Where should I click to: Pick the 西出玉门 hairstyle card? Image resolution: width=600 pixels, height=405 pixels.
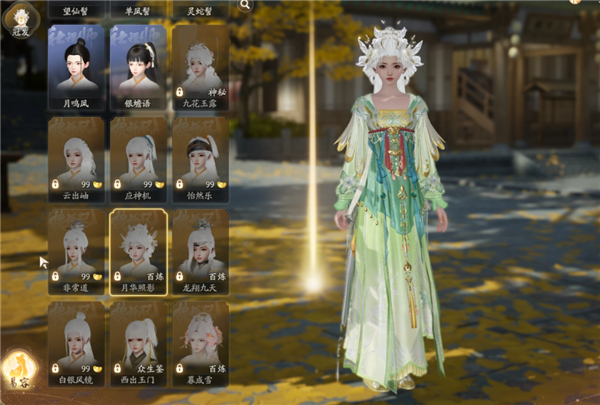click(x=138, y=341)
